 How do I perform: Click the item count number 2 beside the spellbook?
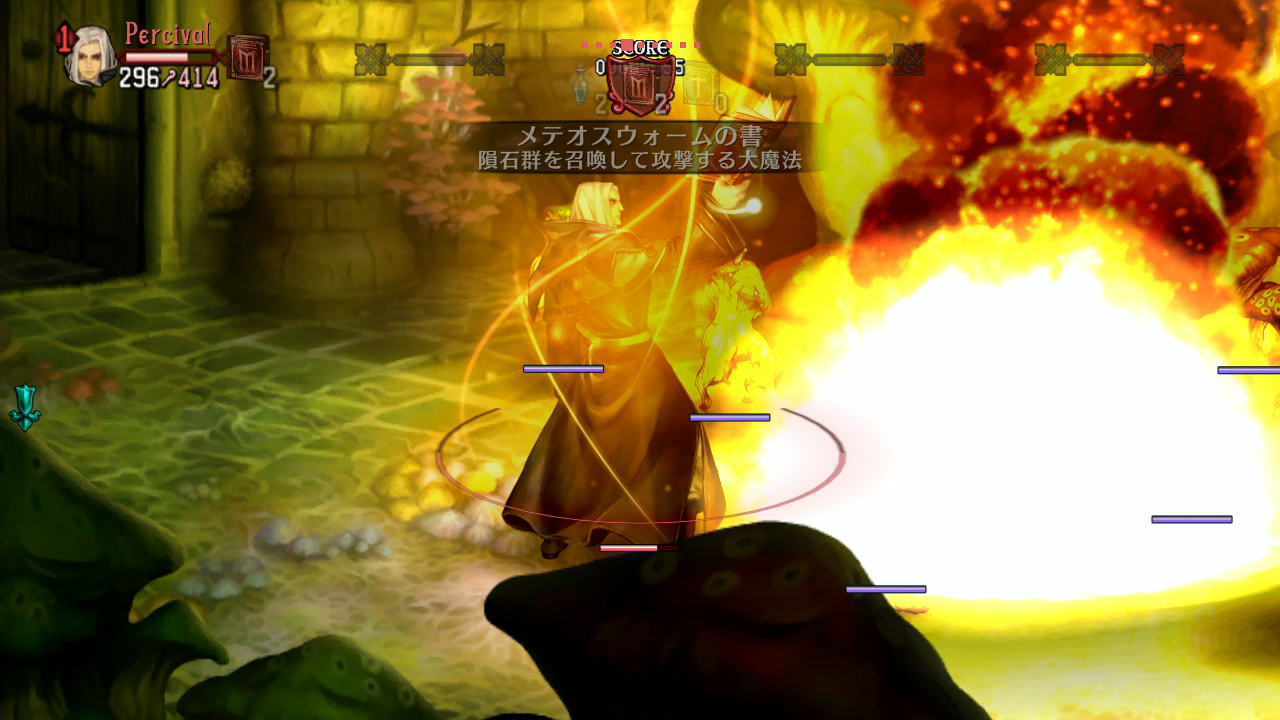[x=268, y=77]
